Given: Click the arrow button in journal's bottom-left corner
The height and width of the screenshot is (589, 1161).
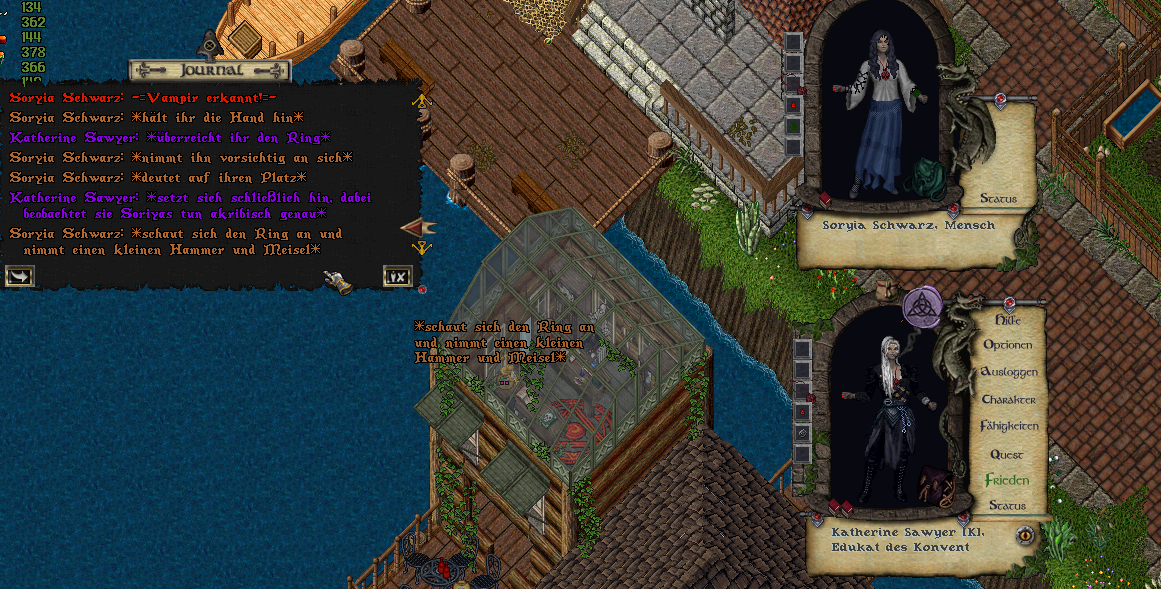Looking at the screenshot, I should [19, 276].
